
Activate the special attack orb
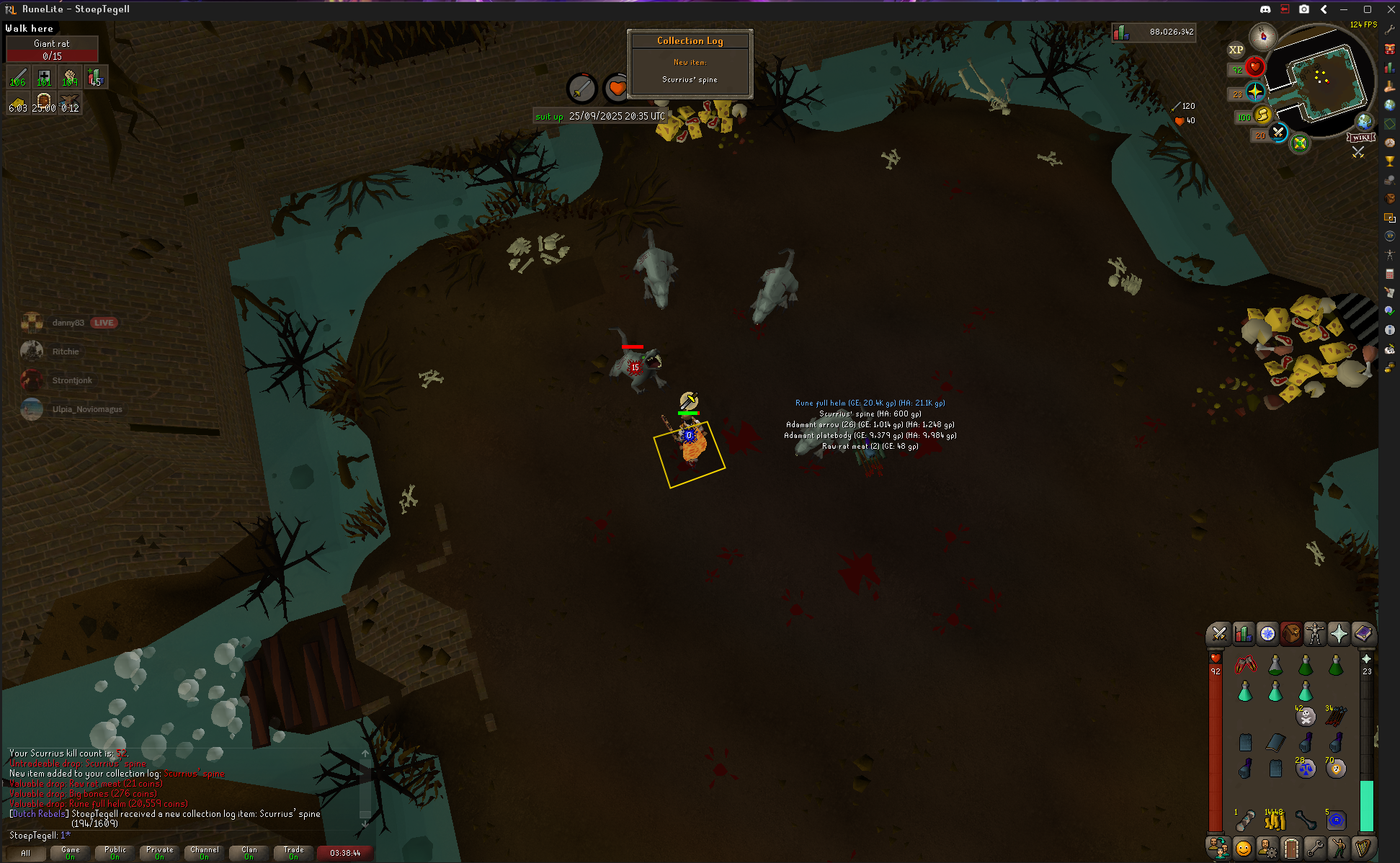(x=1278, y=133)
